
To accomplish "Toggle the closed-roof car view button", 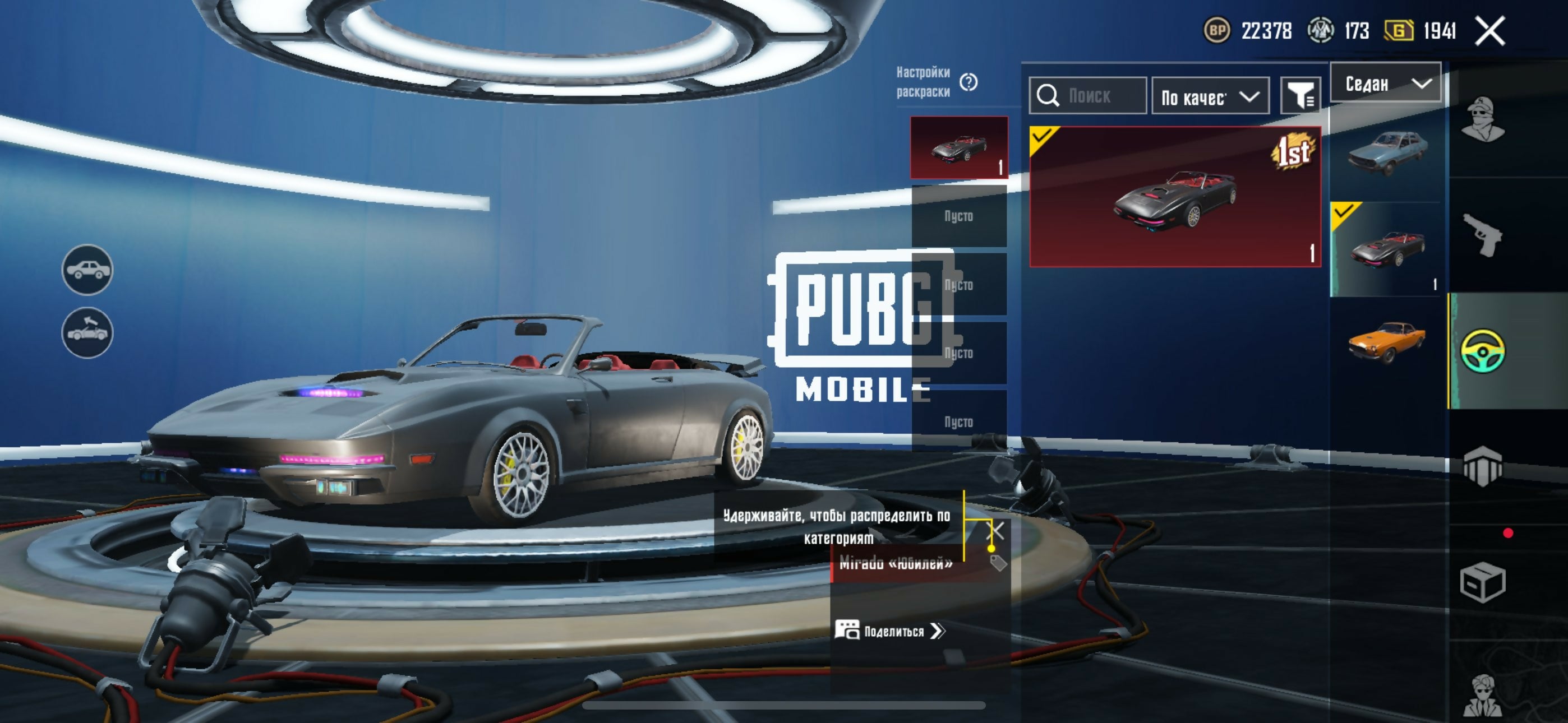I will click(87, 270).
